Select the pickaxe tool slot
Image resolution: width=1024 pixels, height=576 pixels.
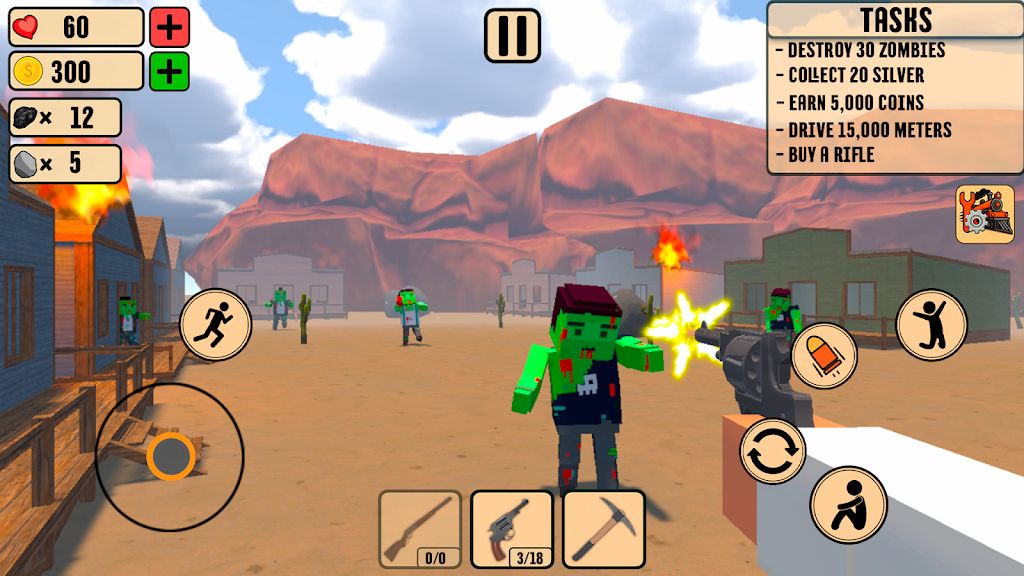point(603,529)
